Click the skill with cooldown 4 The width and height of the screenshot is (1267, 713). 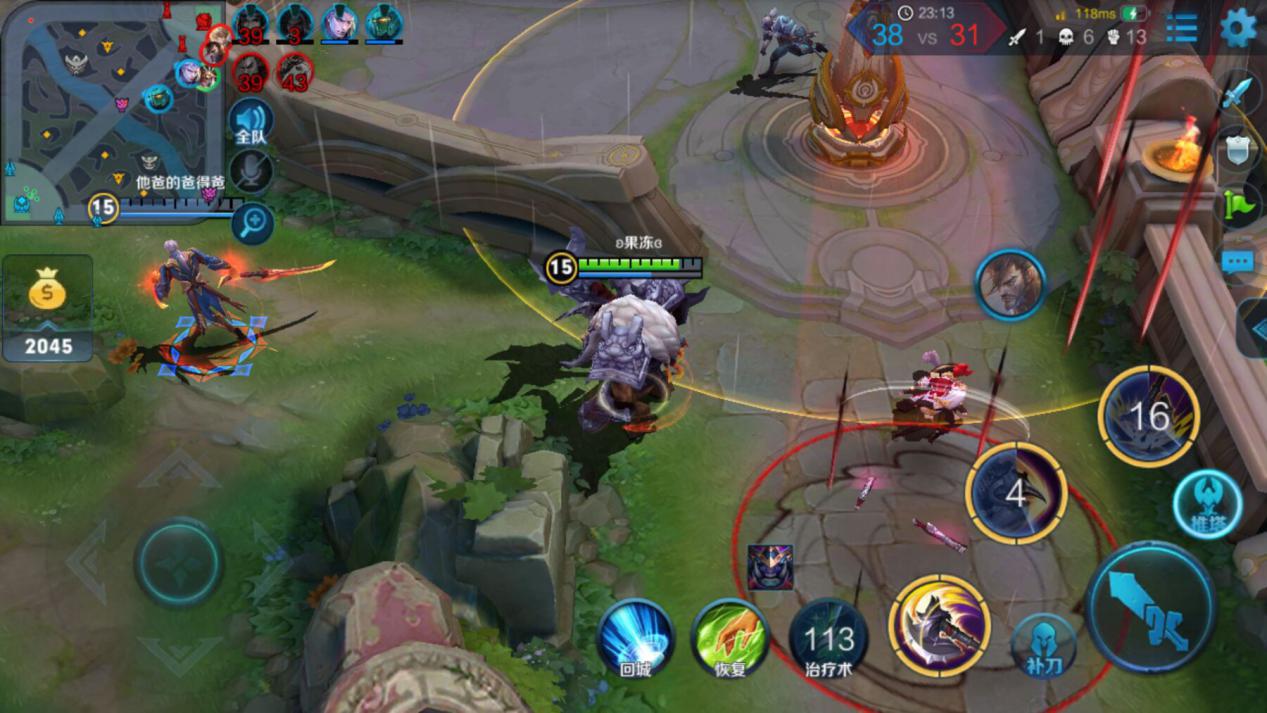point(1016,493)
